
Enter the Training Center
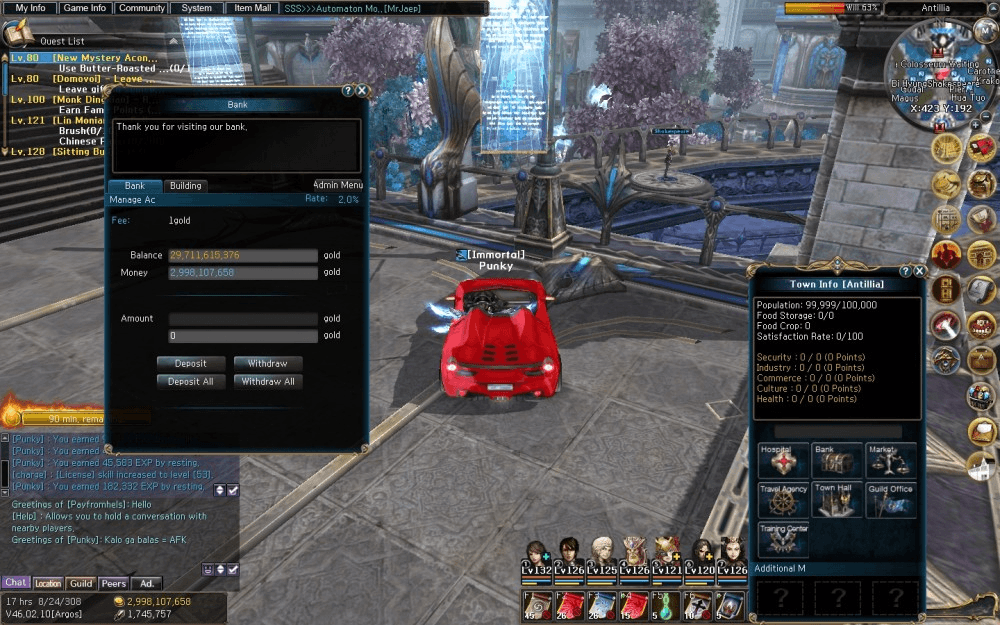tap(783, 538)
